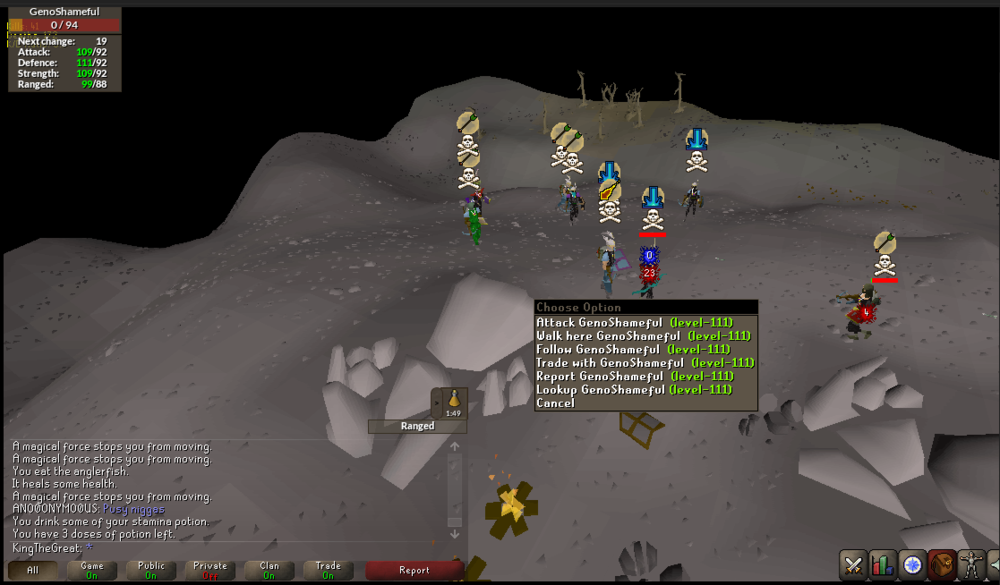The image size is (1000, 585).
Task: Switch to the All chat tab
Action: click(33, 570)
